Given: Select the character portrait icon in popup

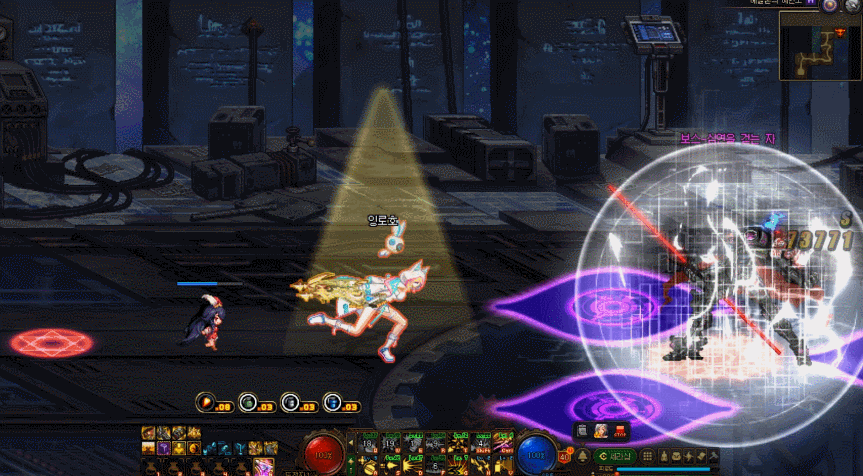Looking at the screenshot, I should pos(600,431).
